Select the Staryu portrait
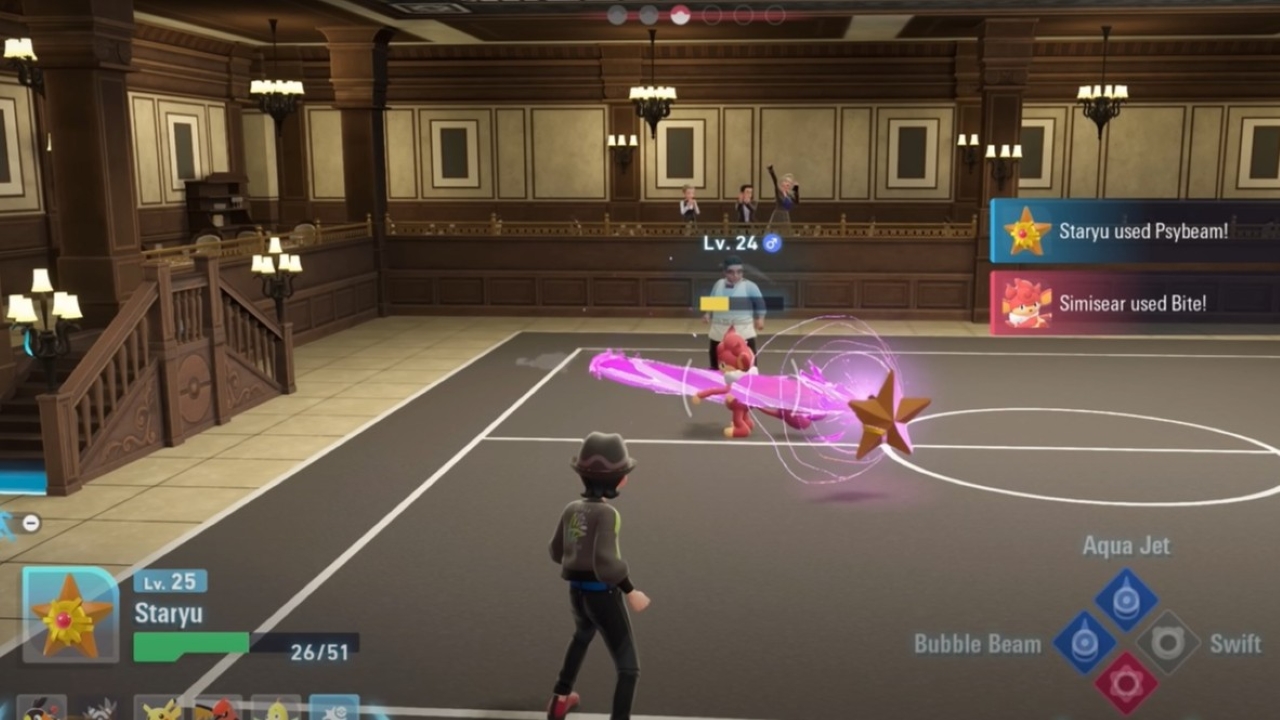The height and width of the screenshot is (720, 1280). 70,615
